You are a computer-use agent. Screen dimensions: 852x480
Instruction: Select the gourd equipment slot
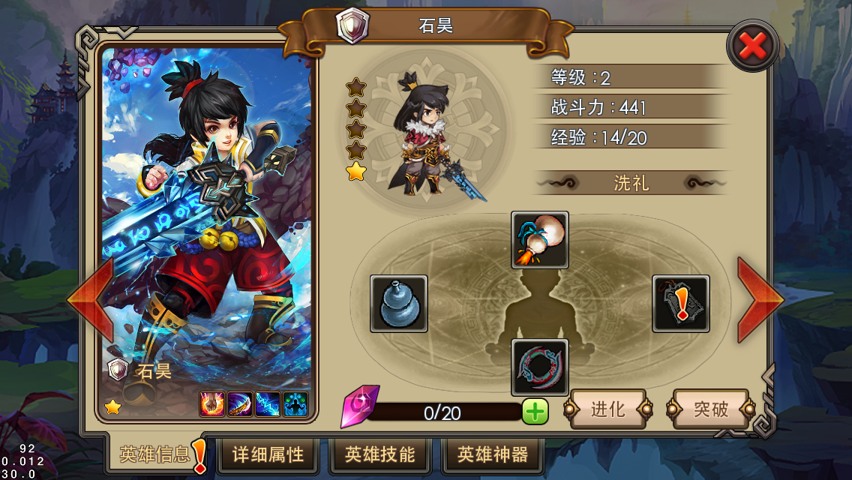tap(399, 304)
